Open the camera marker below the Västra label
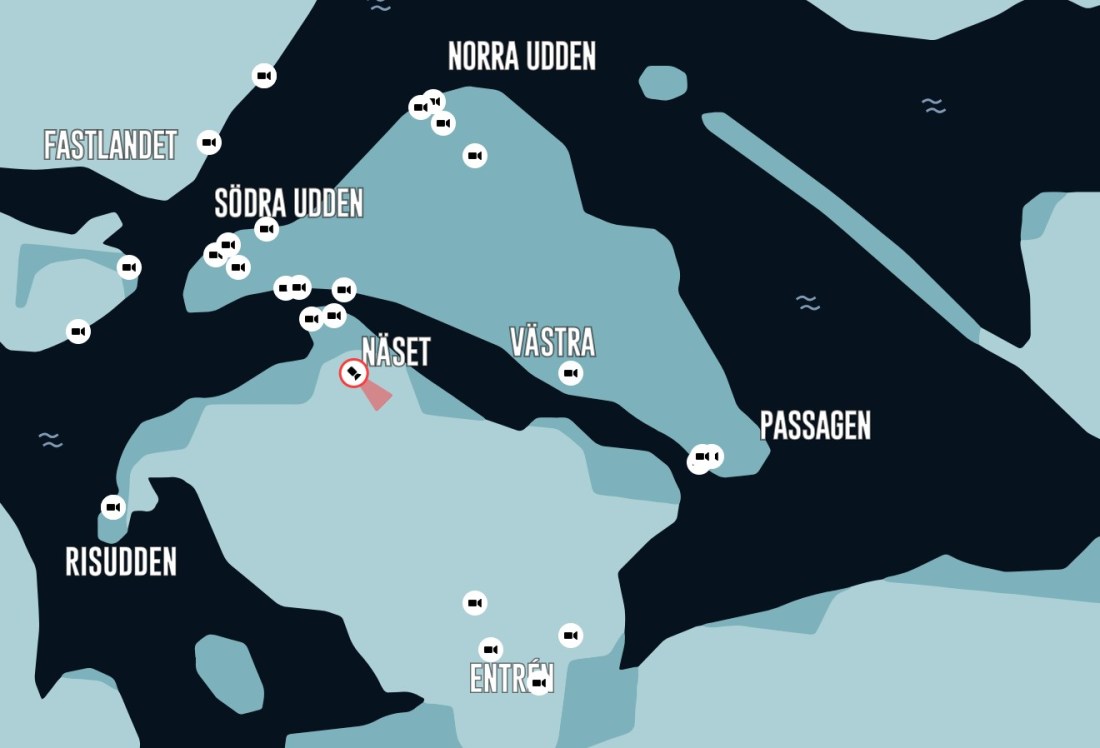The image size is (1100, 748). [570, 374]
